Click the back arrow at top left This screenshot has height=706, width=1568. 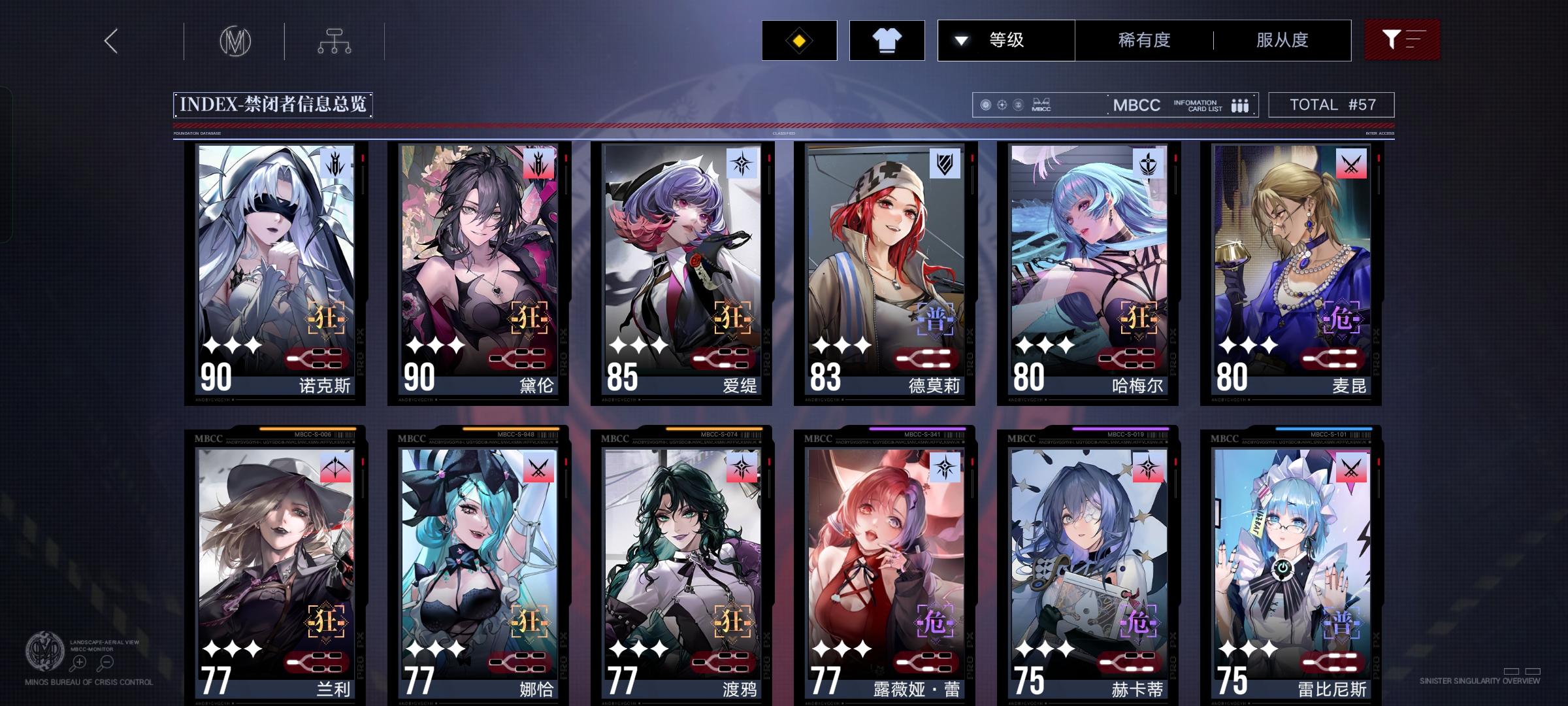pyautogui.click(x=110, y=41)
